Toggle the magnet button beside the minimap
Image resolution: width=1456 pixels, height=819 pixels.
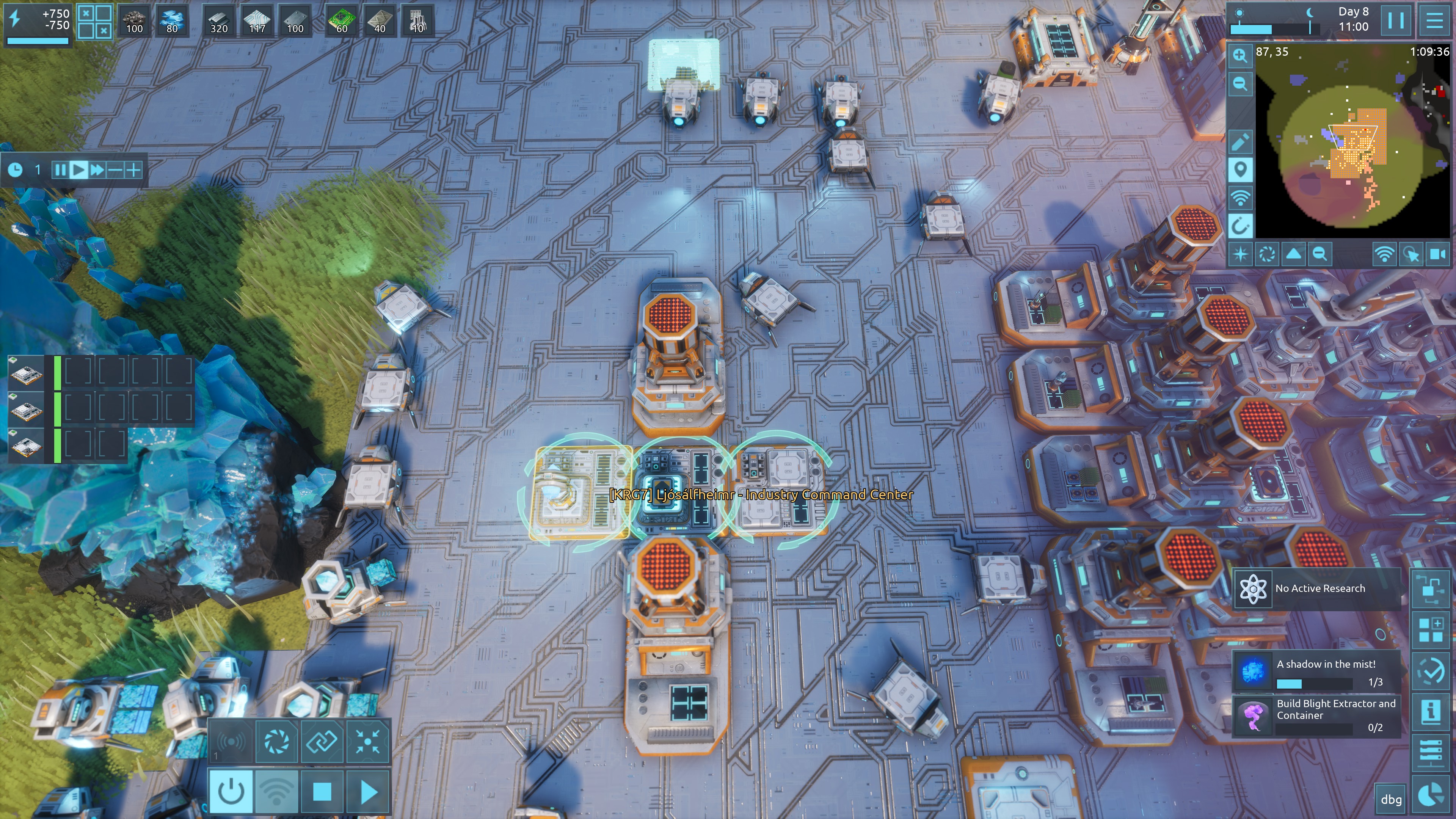pos(1240,226)
